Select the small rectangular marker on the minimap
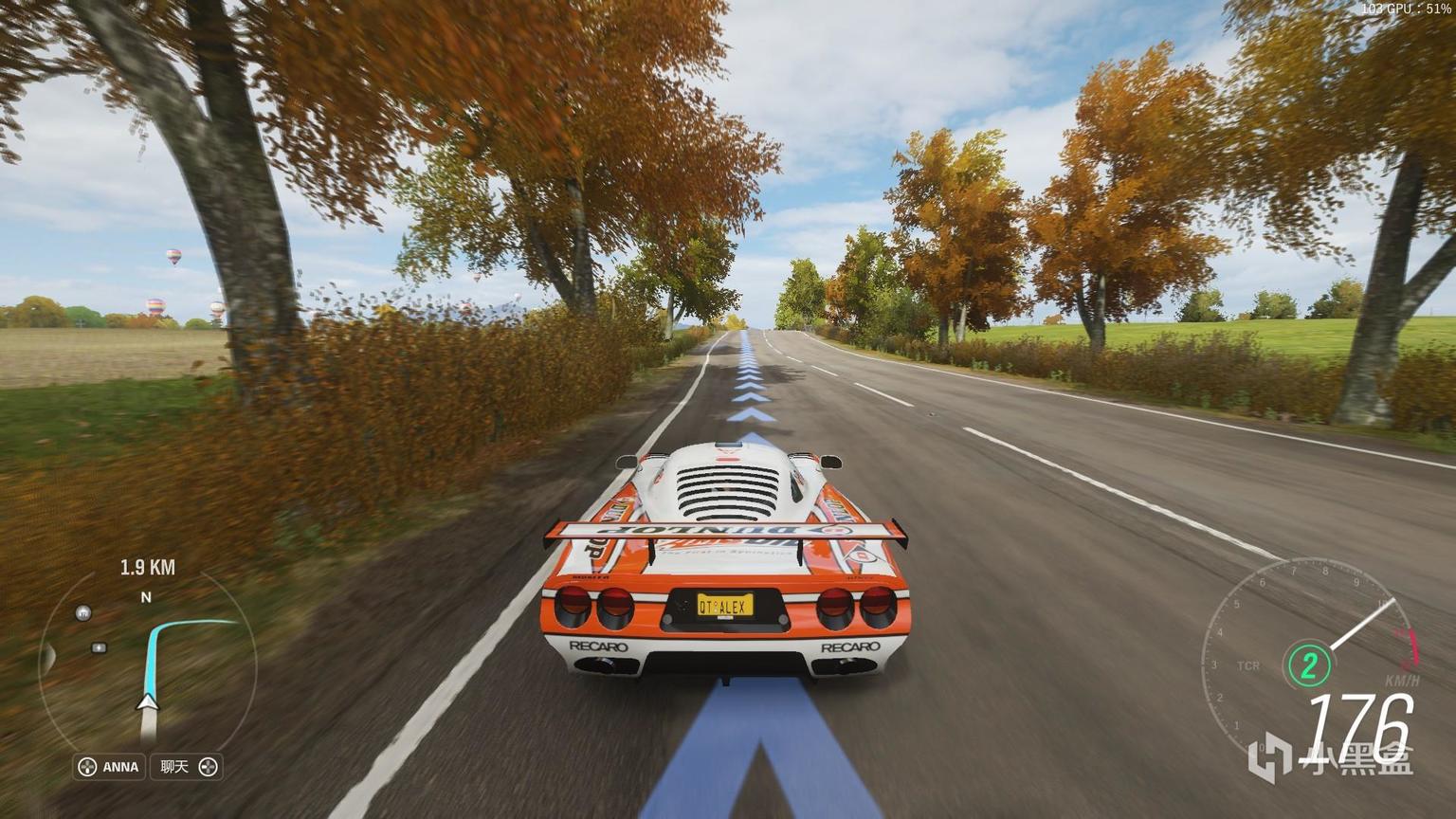The image size is (1456, 819). (x=99, y=647)
